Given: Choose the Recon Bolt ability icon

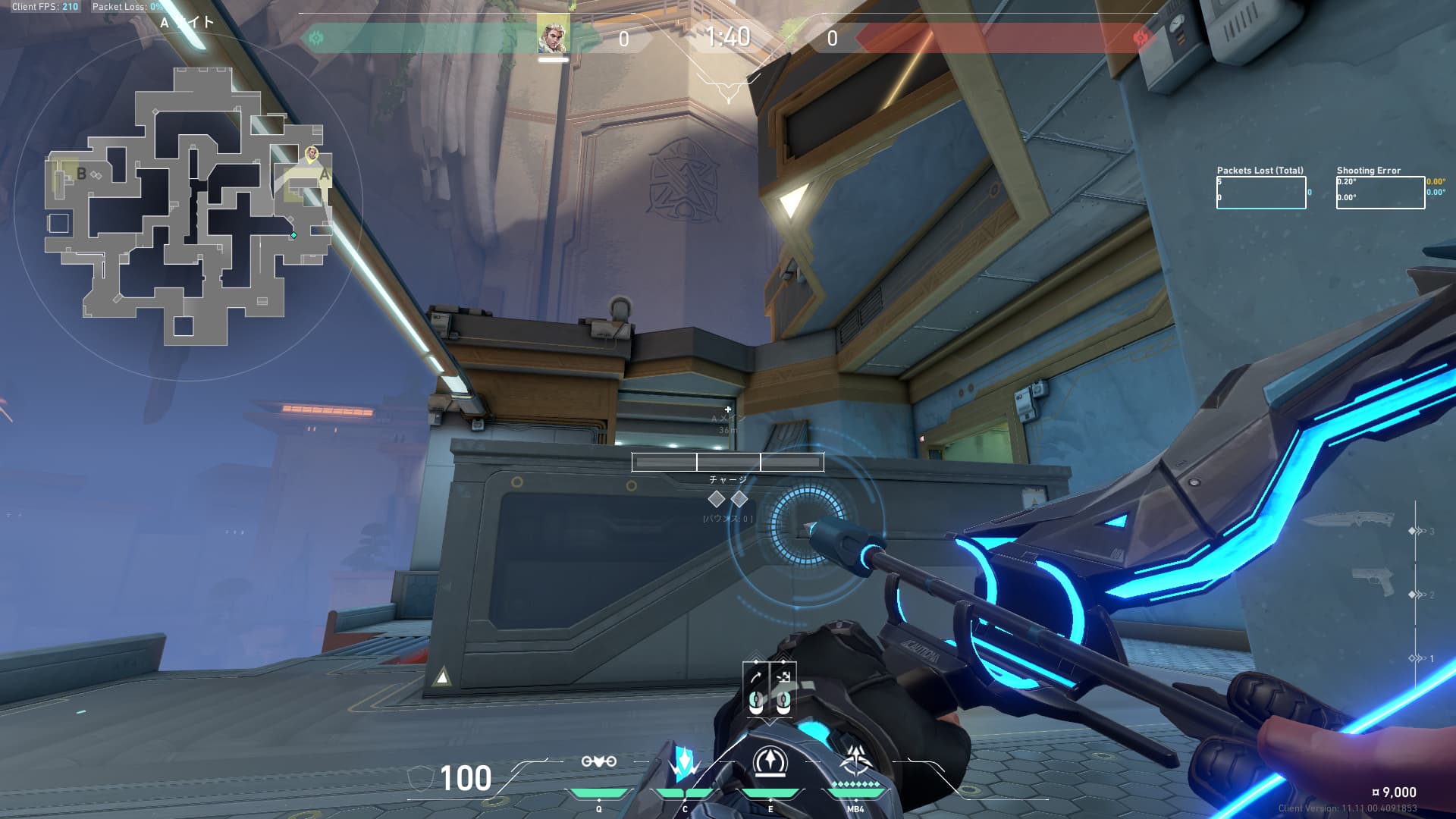Looking at the screenshot, I should click(x=770, y=761).
